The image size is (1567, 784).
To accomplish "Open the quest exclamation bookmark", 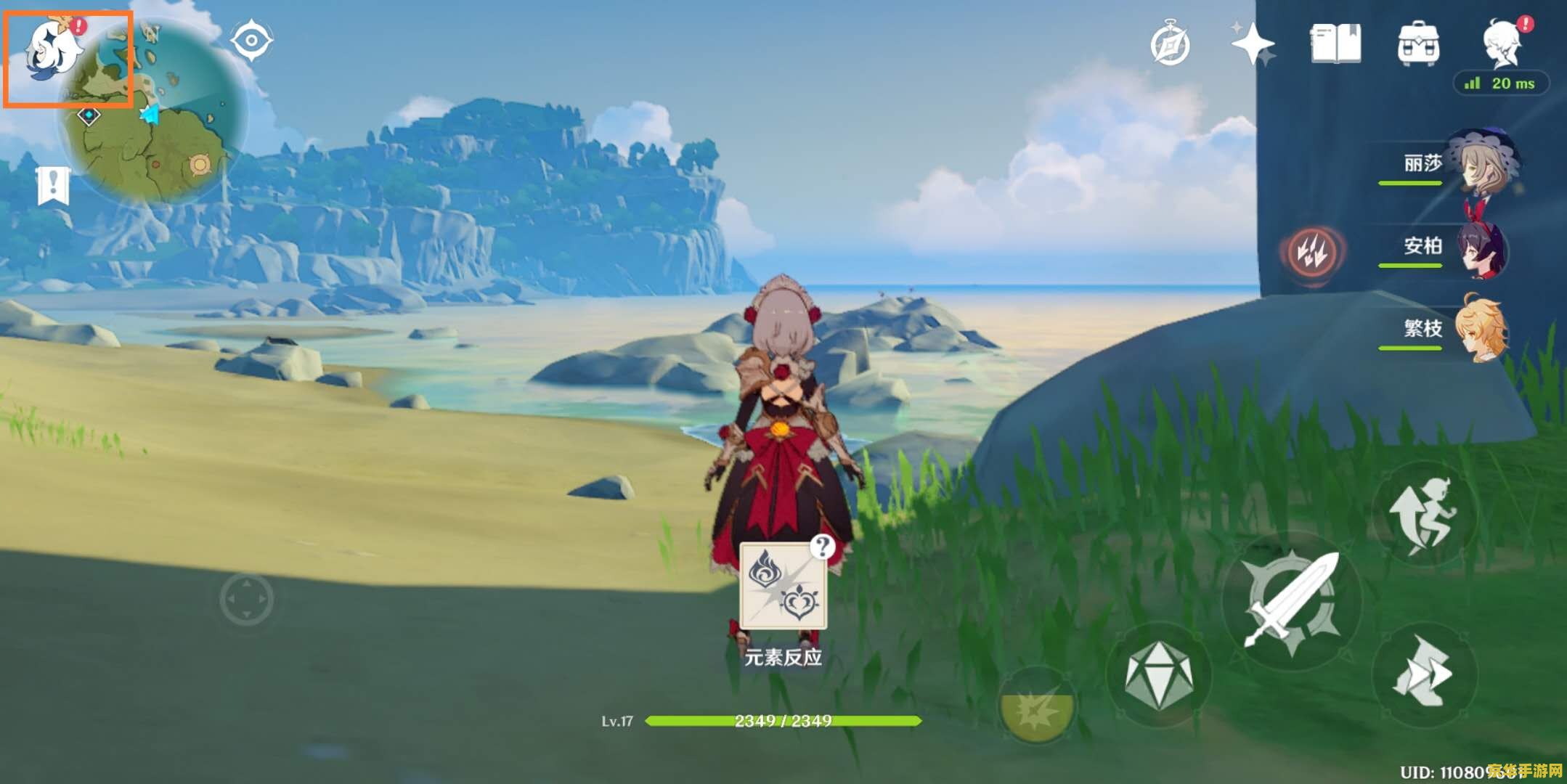I will (x=53, y=186).
